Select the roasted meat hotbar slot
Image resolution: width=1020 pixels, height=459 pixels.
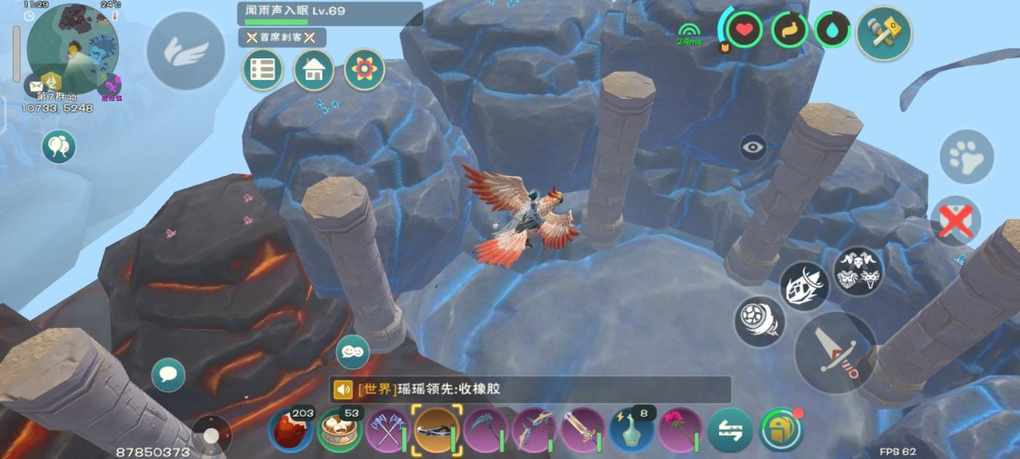pyautogui.click(x=291, y=431)
